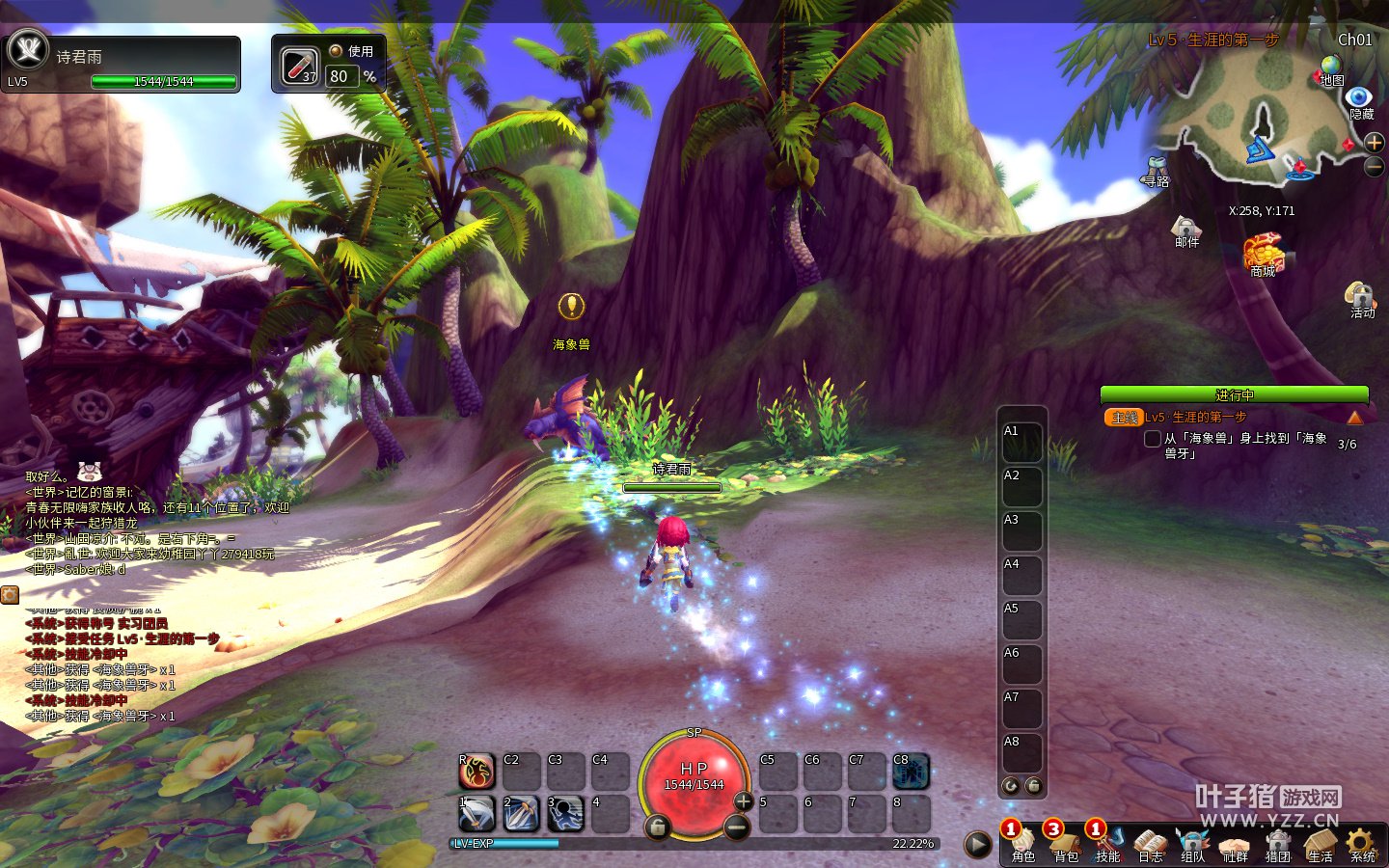Viewport: 1389px width, 868px height.
Task: Tick the 使用 auto-use potion option
Action: click(336, 50)
